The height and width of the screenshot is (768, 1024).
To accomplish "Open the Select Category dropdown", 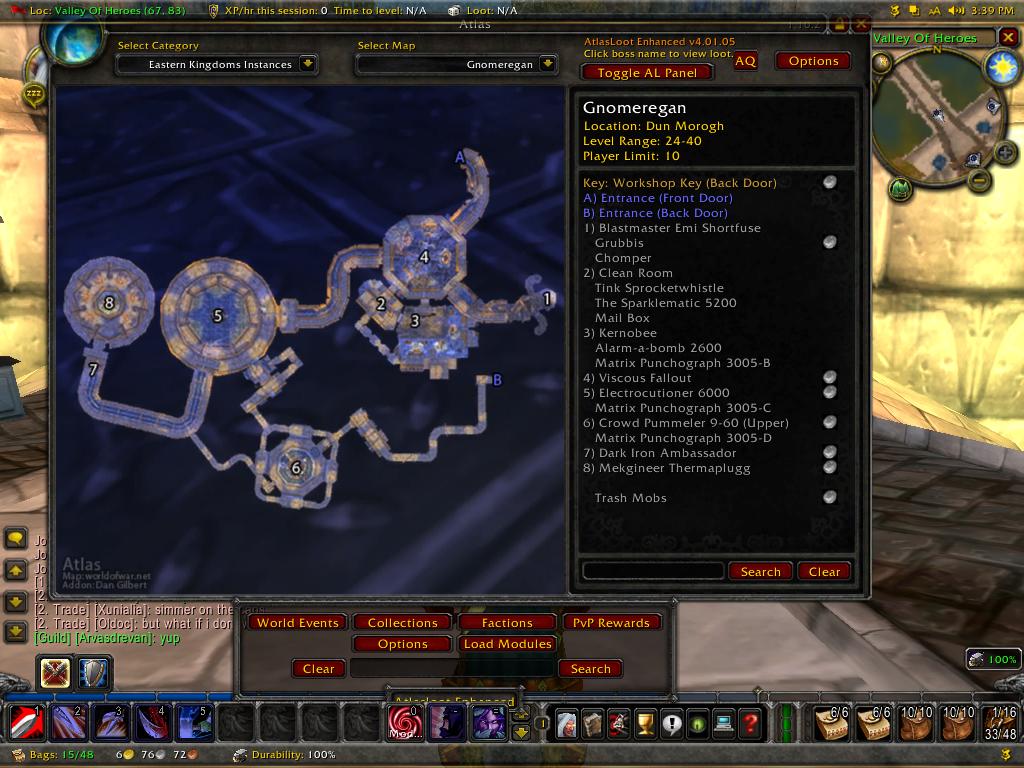I will (x=308, y=64).
